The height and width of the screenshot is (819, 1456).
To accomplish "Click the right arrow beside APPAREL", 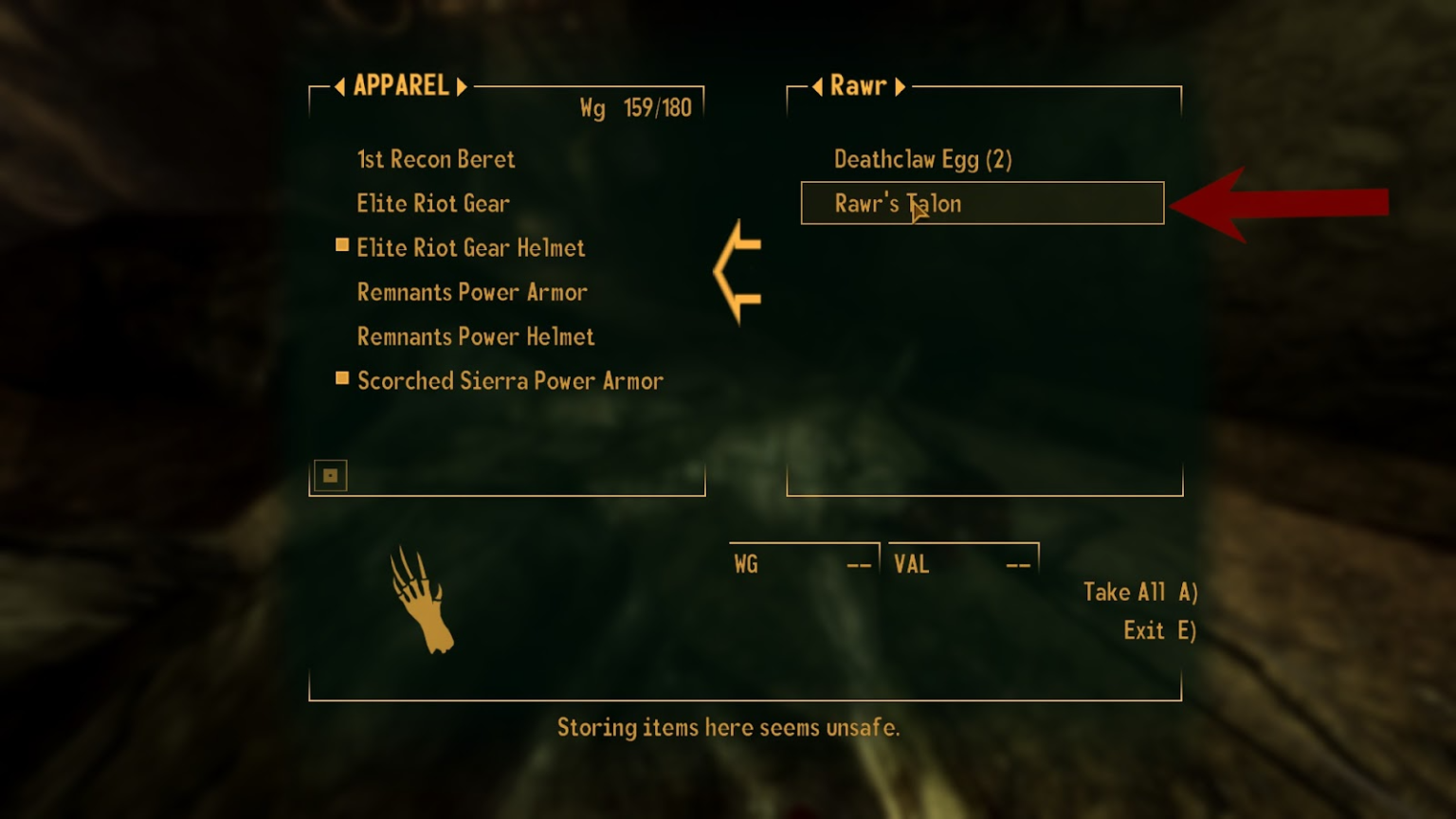I will [463, 85].
